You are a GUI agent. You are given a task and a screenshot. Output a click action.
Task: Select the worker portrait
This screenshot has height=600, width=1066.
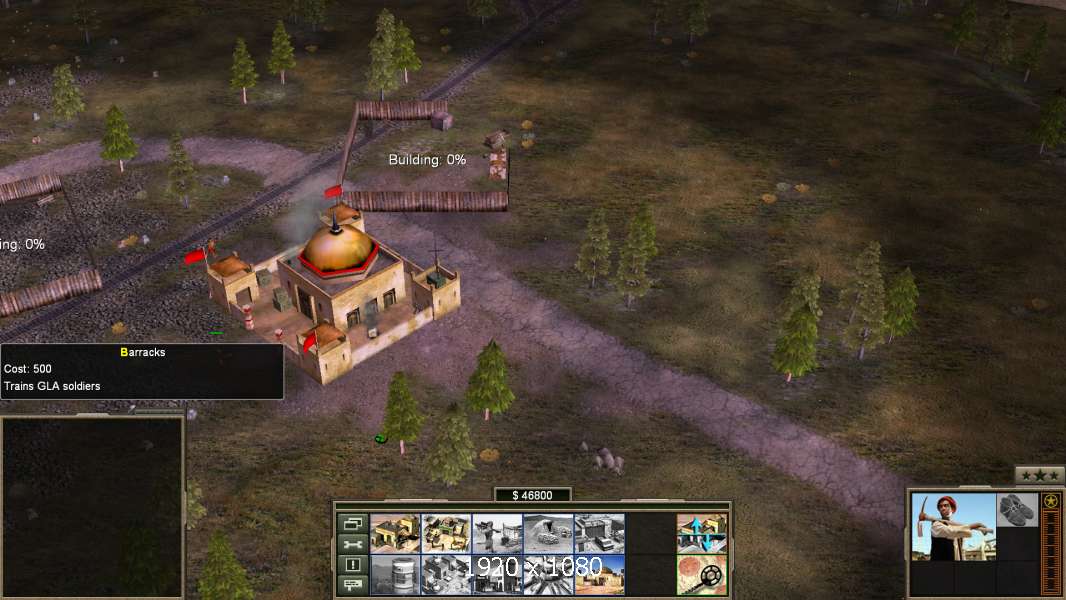click(x=954, y=526)
